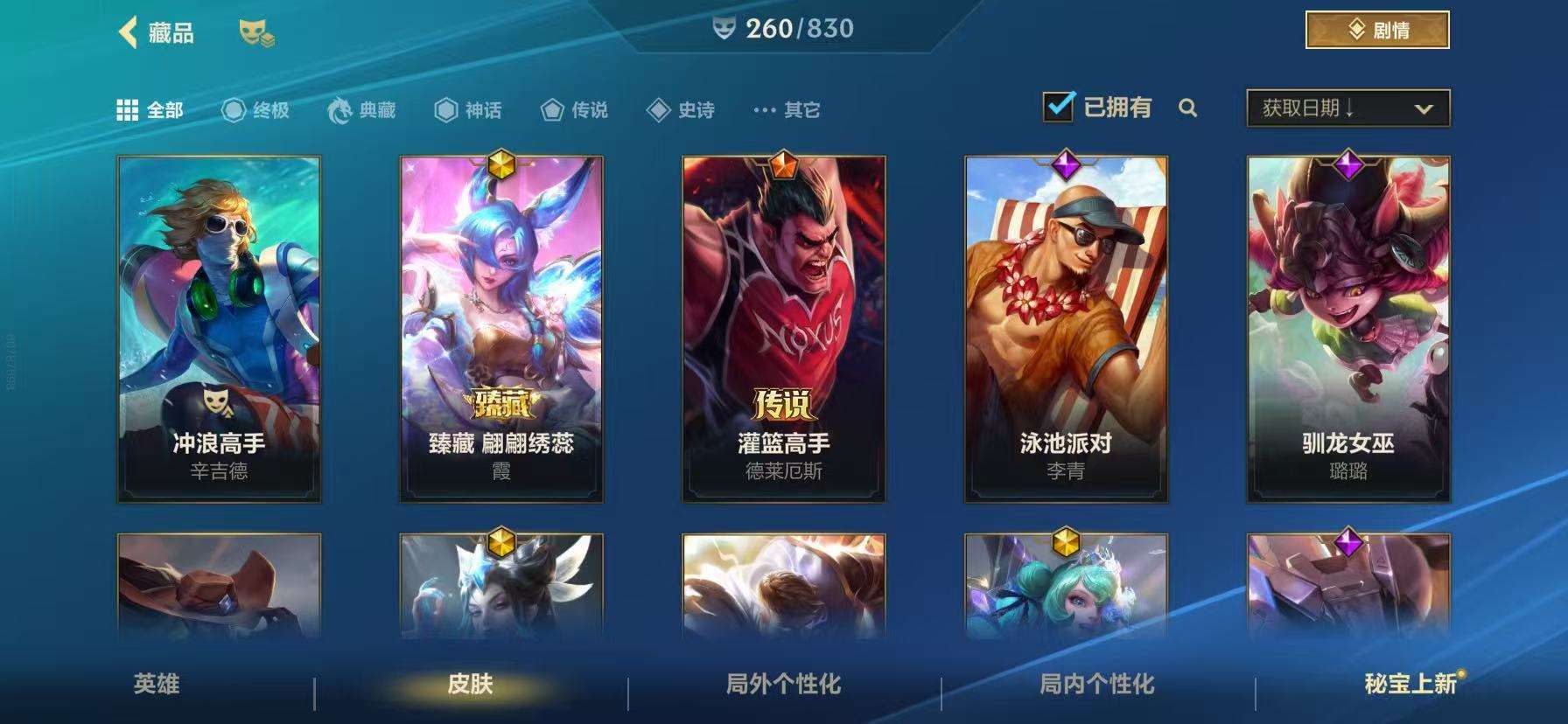Select the 传说 rarity filter icon
The width and height of the screenshot is (1568, 724).
click(x=550, y=111)
